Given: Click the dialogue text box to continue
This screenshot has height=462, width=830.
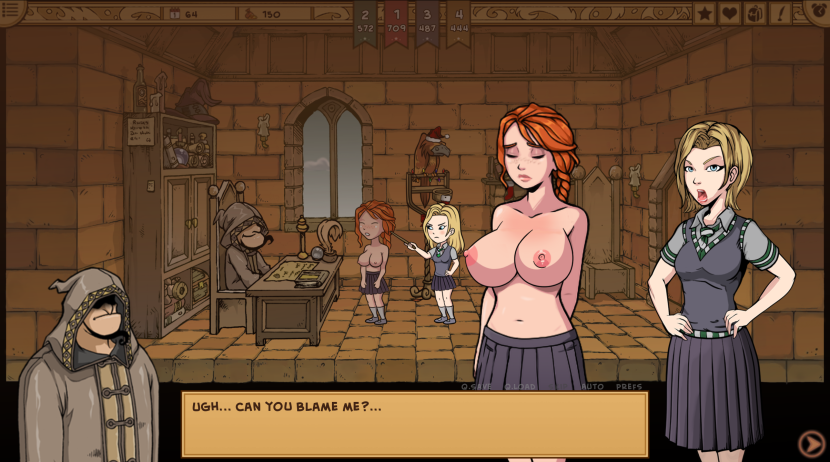Looking at the screenshot, I should [x=414, y=424].
